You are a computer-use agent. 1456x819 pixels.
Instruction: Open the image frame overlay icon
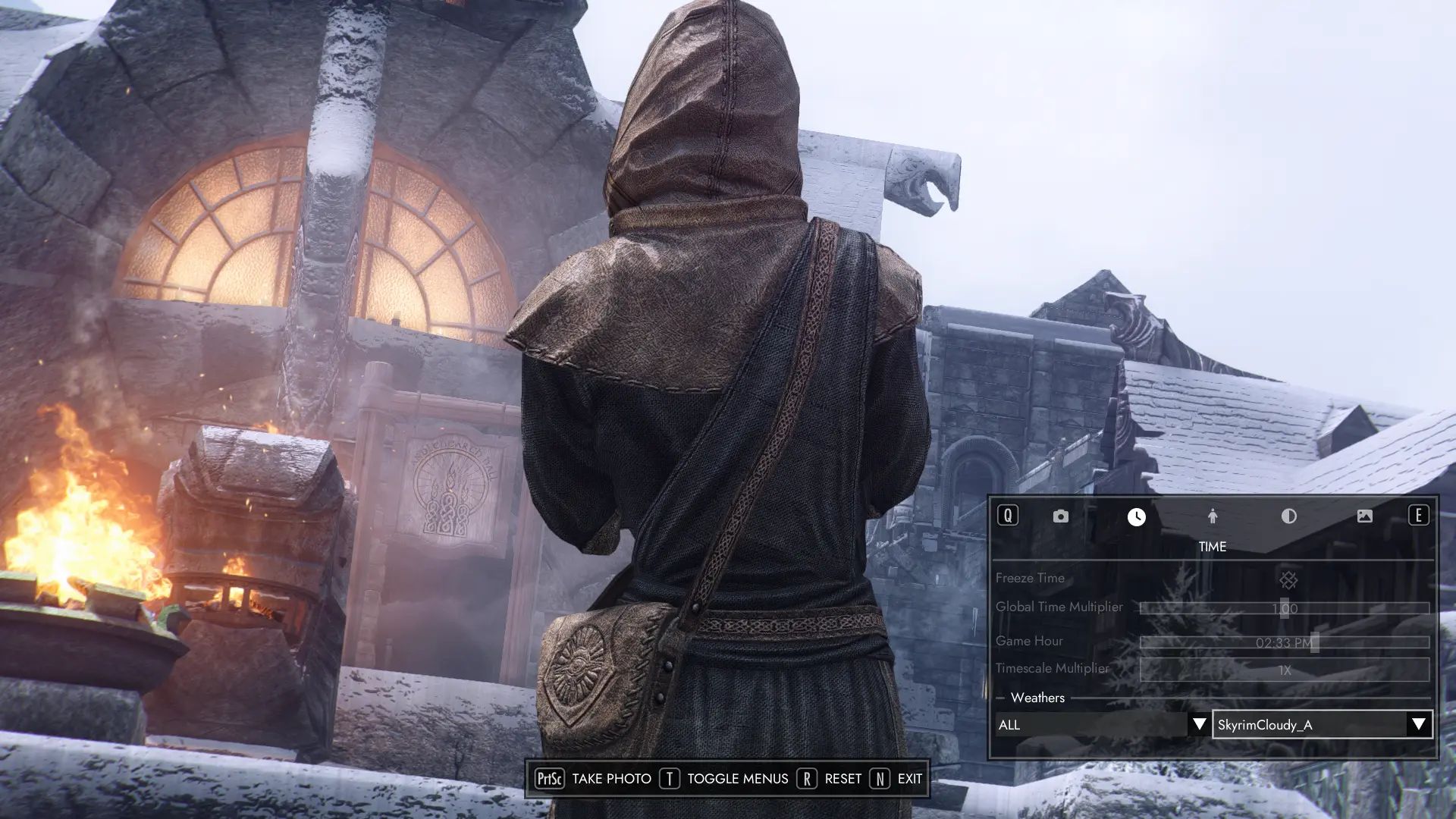(x=1365, y=516)
